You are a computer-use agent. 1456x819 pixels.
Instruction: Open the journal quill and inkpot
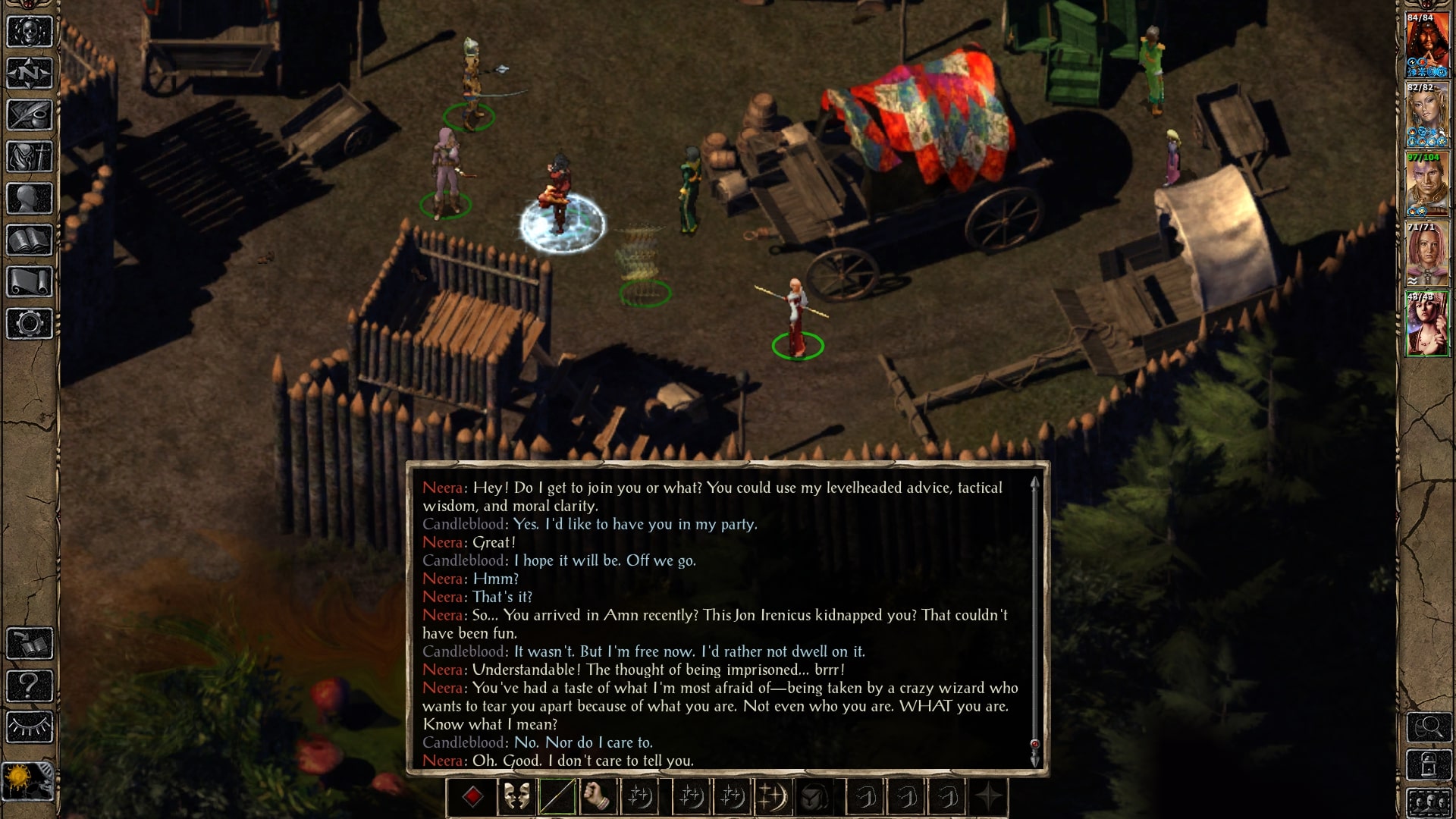pos(30,115)
